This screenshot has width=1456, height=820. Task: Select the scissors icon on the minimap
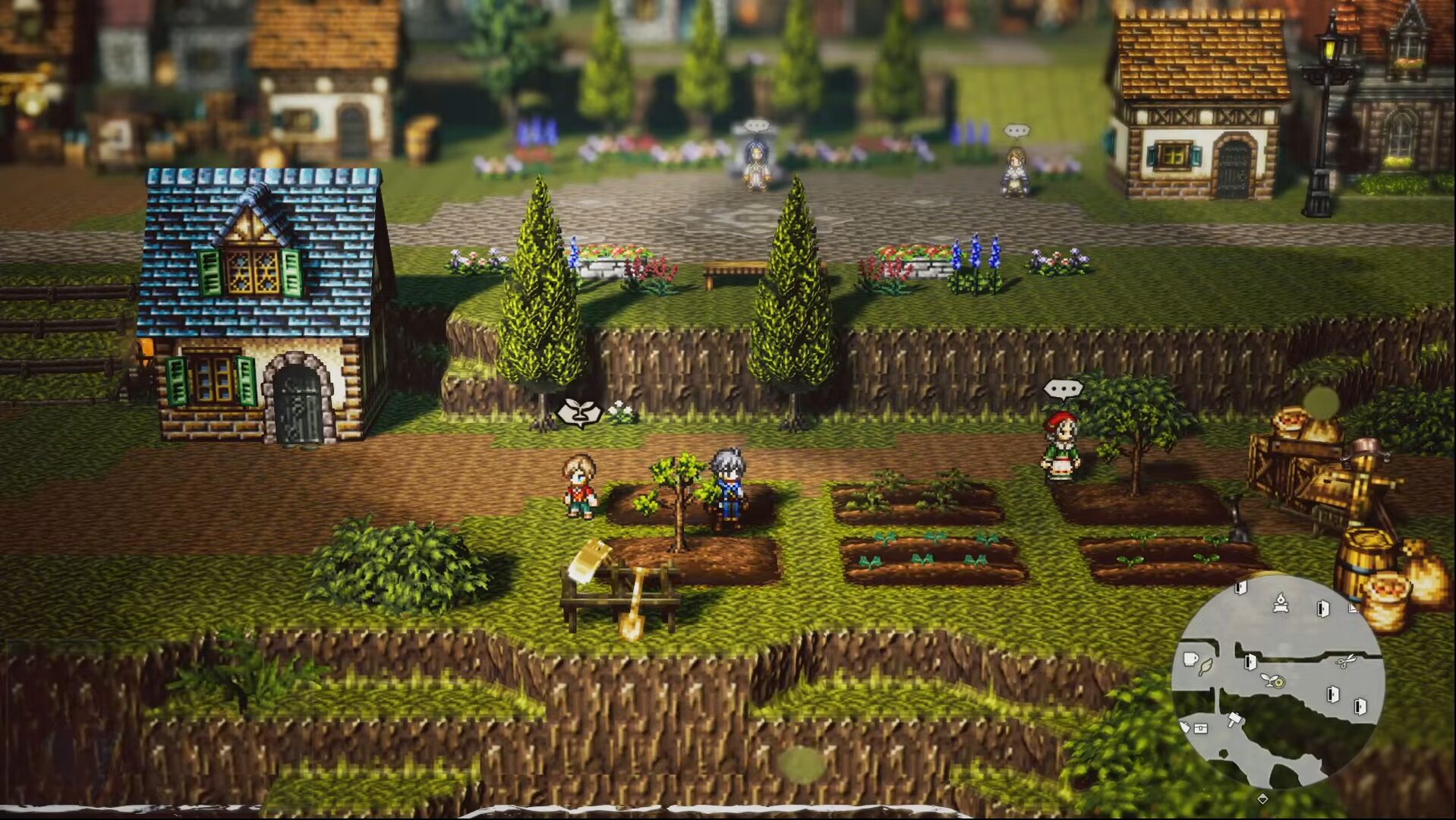[1346, 662]
